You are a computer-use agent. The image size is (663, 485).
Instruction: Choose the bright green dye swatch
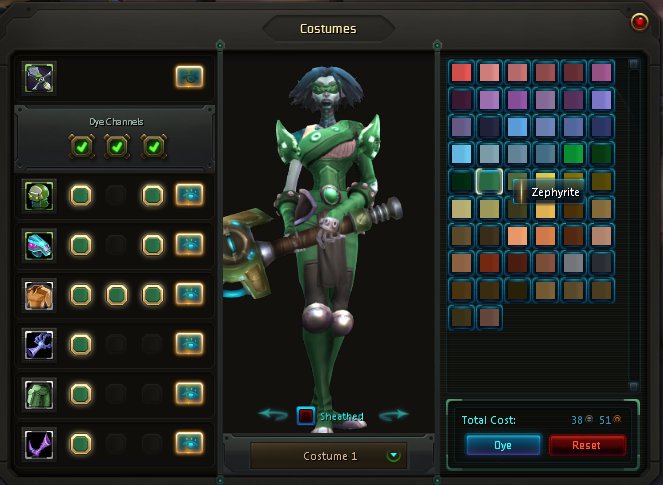tap(573, 154)
